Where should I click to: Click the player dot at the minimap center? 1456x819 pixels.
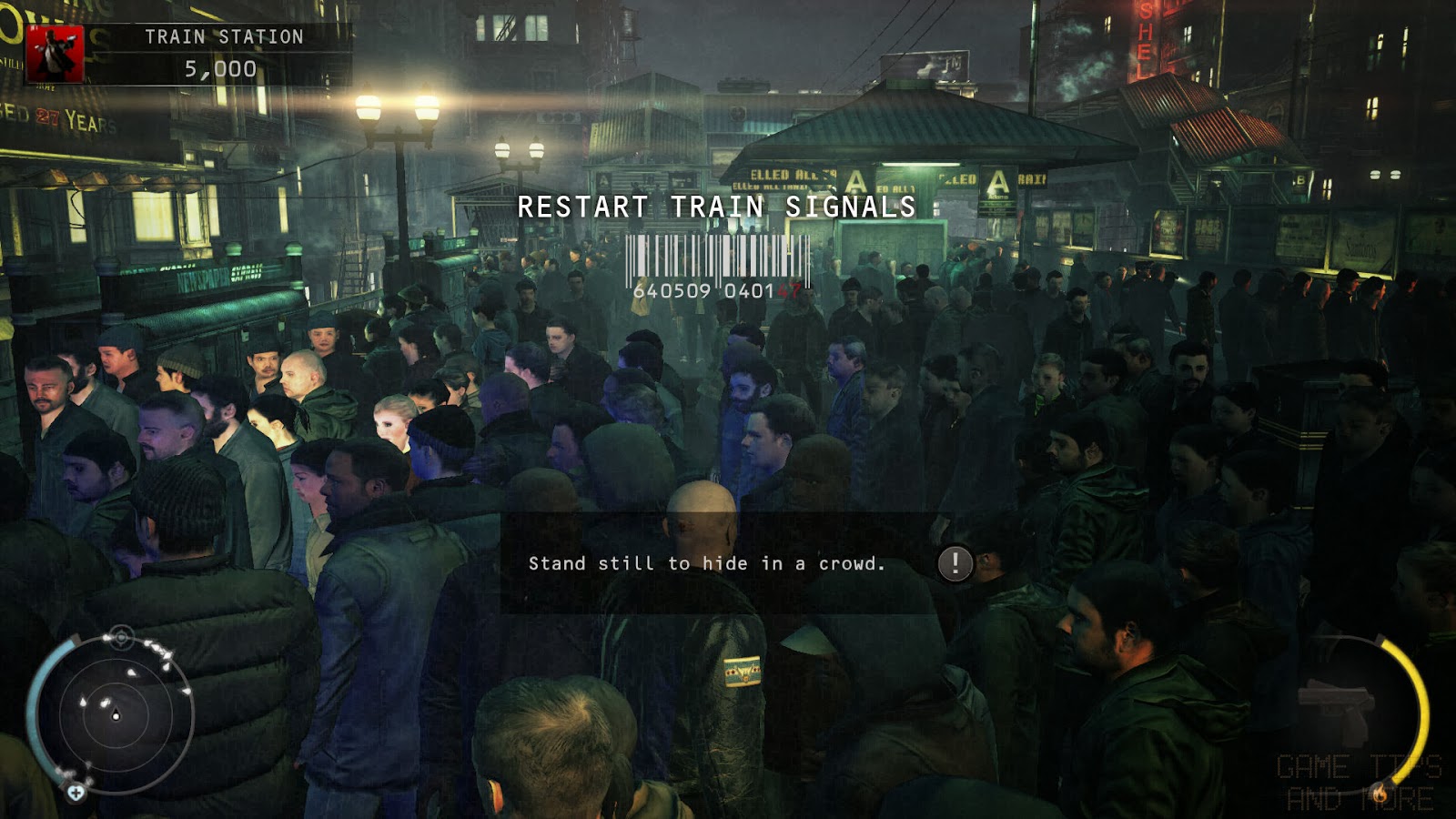coord(116,716)
